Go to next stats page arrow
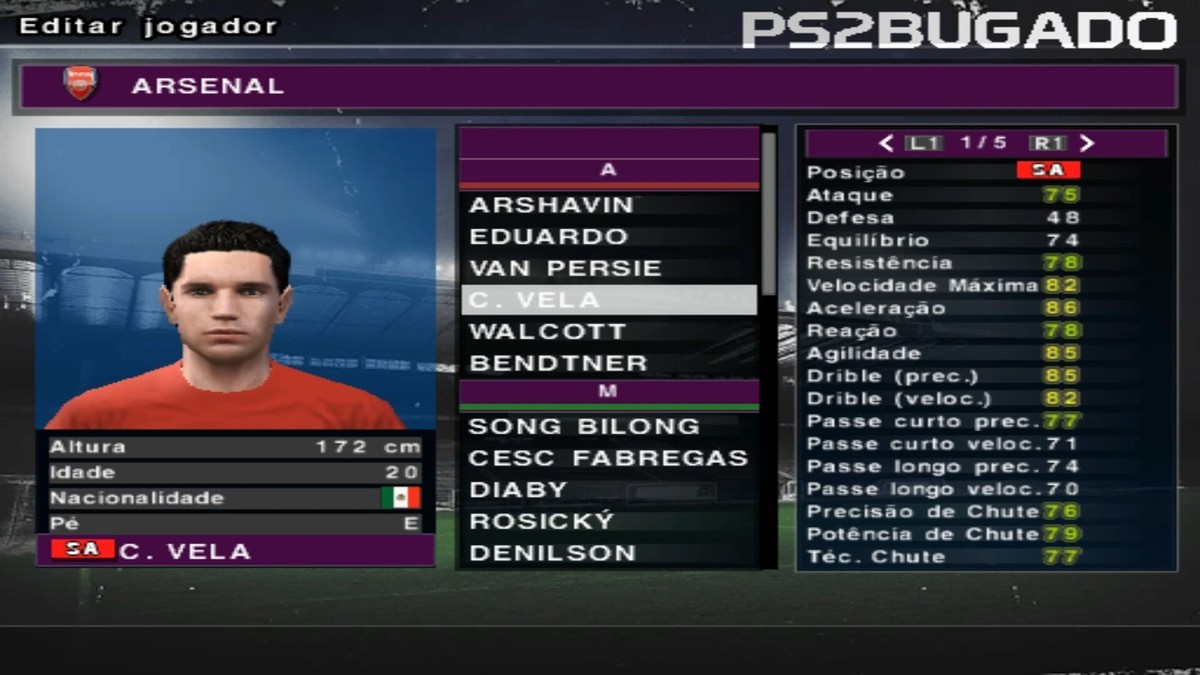 click(x=1088, y=143)
